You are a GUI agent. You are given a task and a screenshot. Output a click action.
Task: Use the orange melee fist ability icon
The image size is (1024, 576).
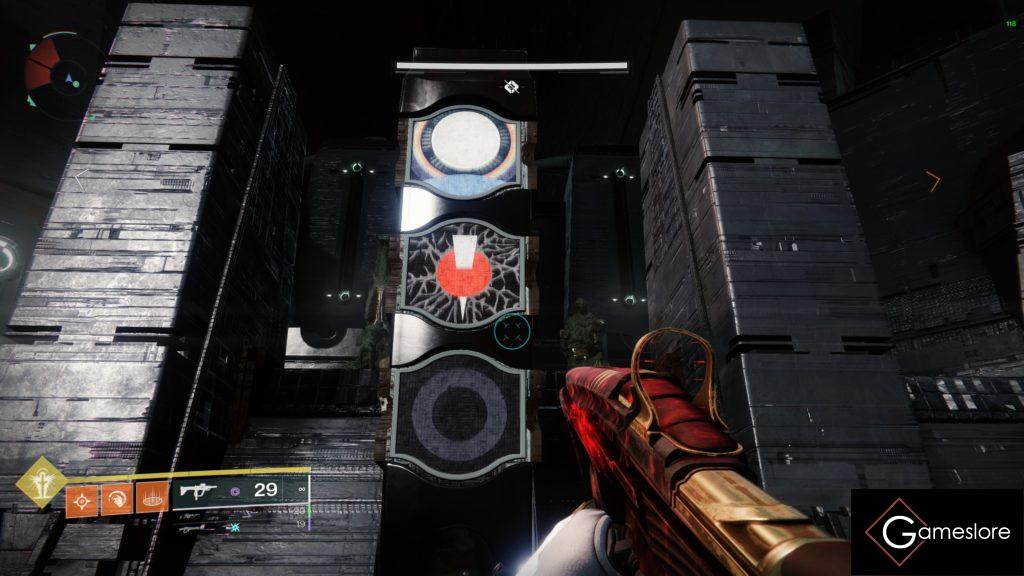pyautogui.click(x=117, y=498)
